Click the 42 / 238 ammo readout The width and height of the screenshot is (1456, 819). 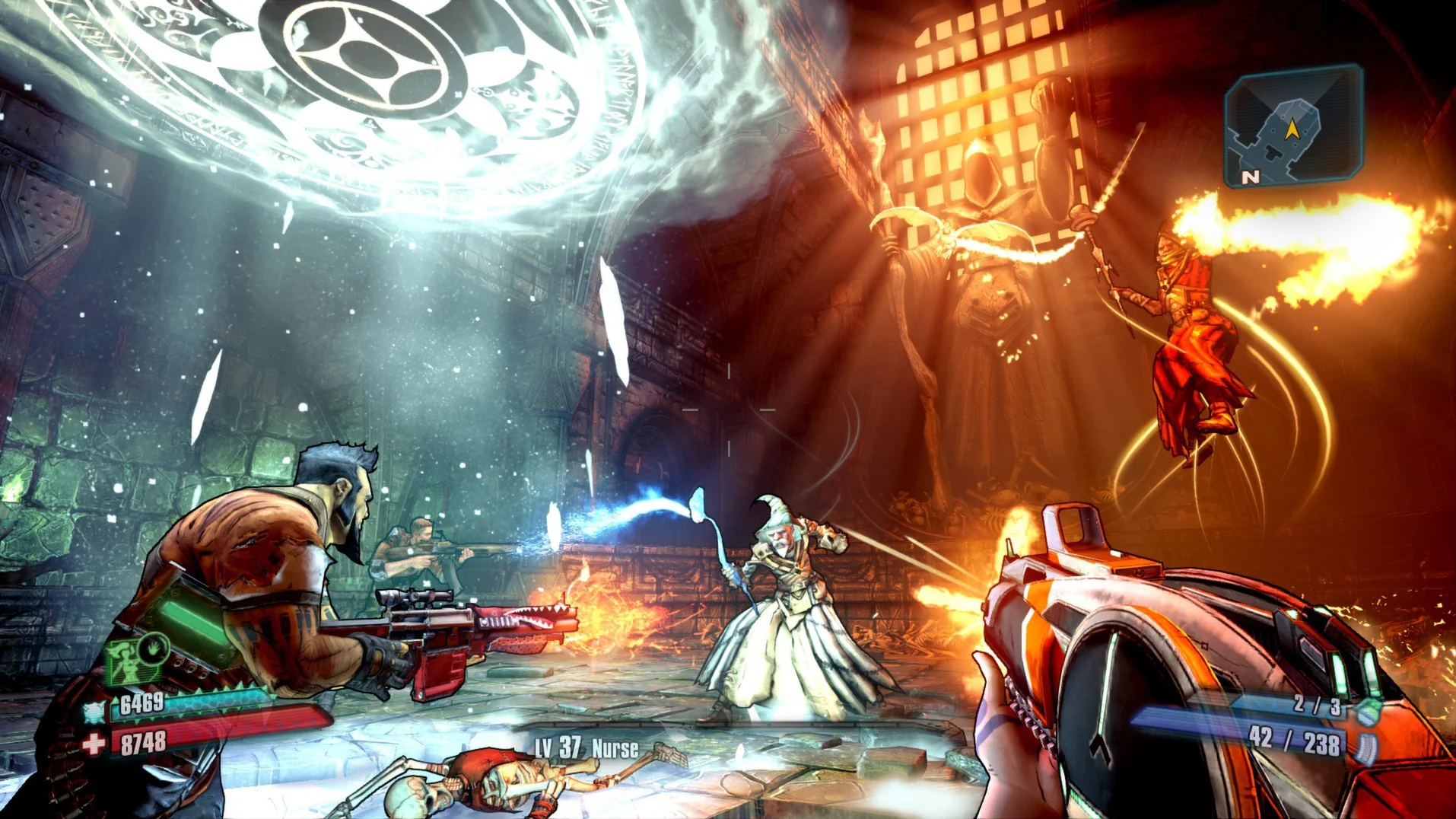(1295, 741)
